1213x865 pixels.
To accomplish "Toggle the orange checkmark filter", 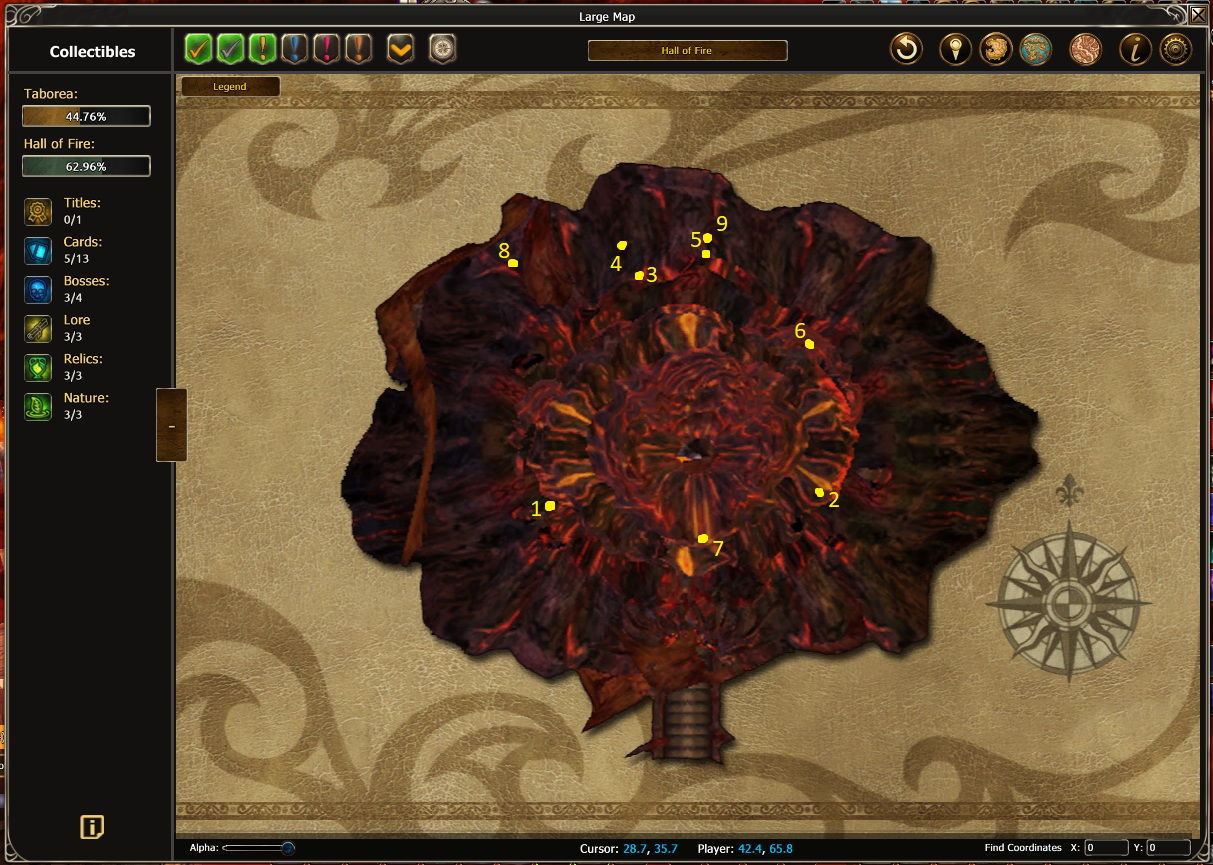I will pyautogui.click(x=199, y=48).
